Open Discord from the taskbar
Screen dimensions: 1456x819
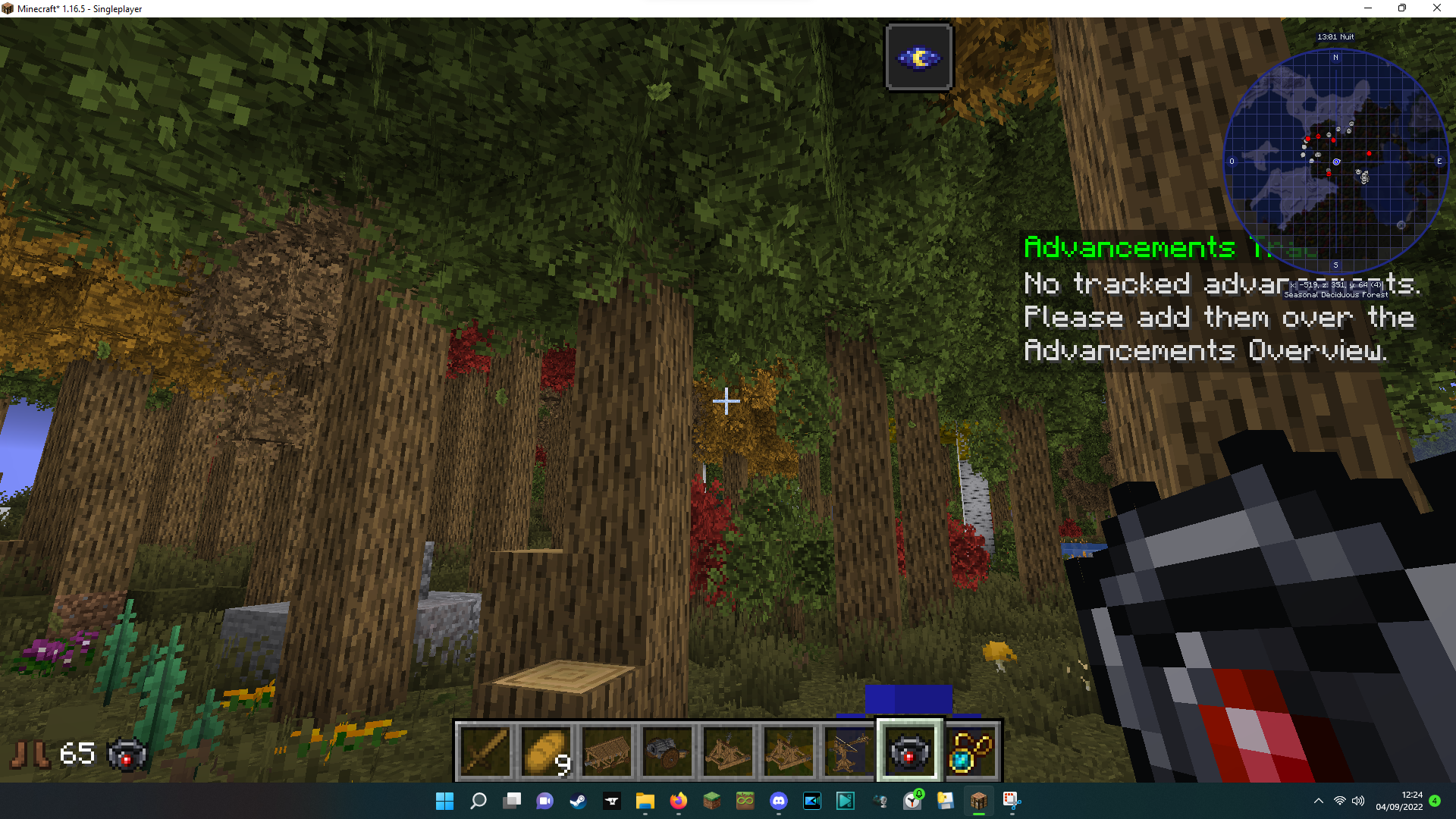(x=779, y=801)
